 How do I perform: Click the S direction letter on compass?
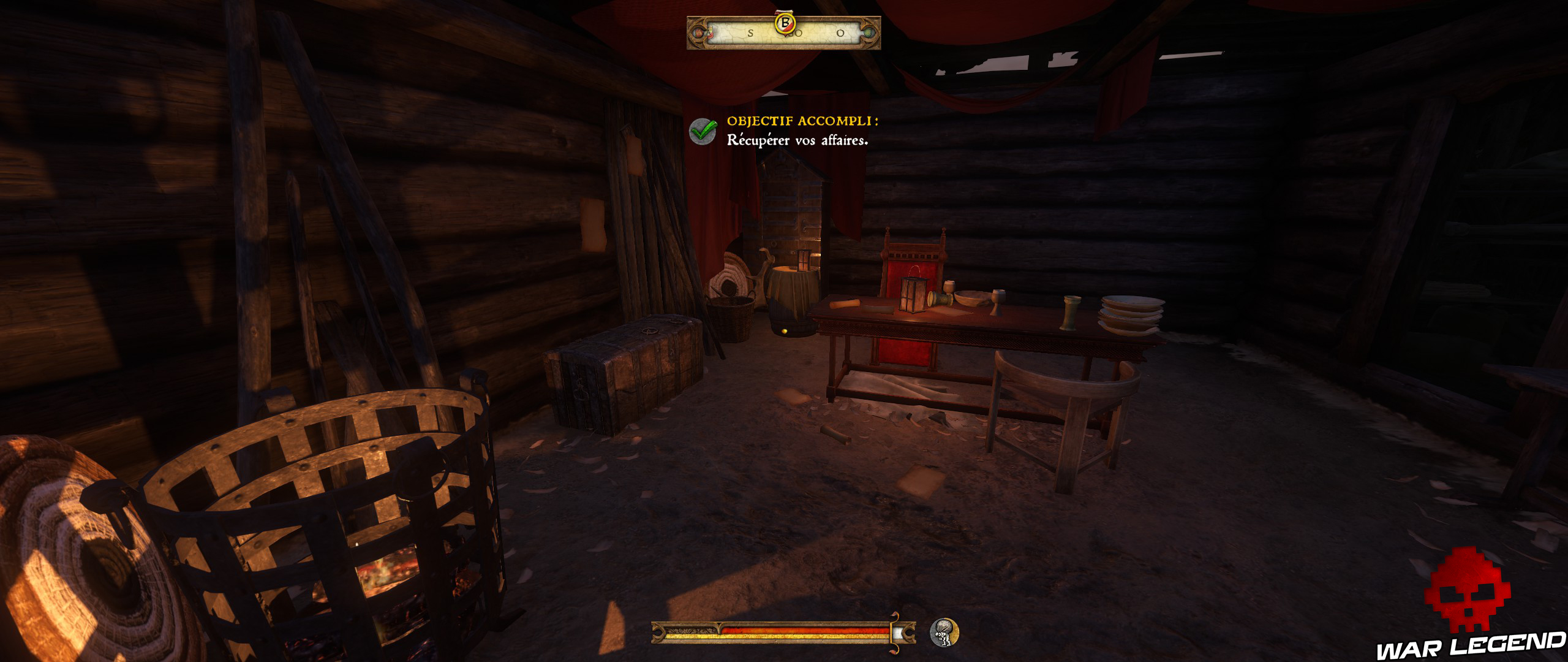pyautogui.click(x=751, y=34)
